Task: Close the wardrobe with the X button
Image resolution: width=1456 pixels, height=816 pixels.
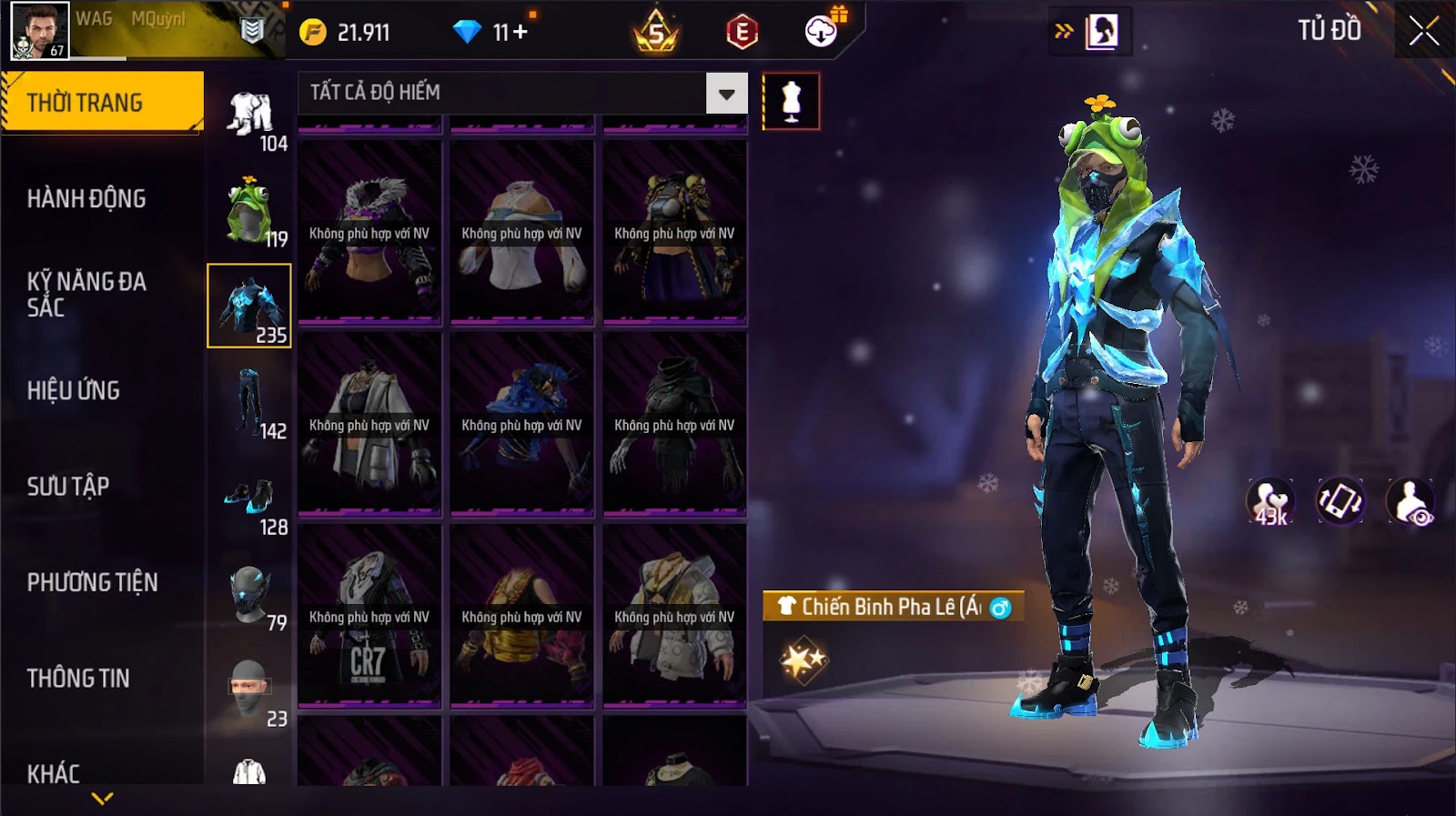Action: pos(1423,32)
